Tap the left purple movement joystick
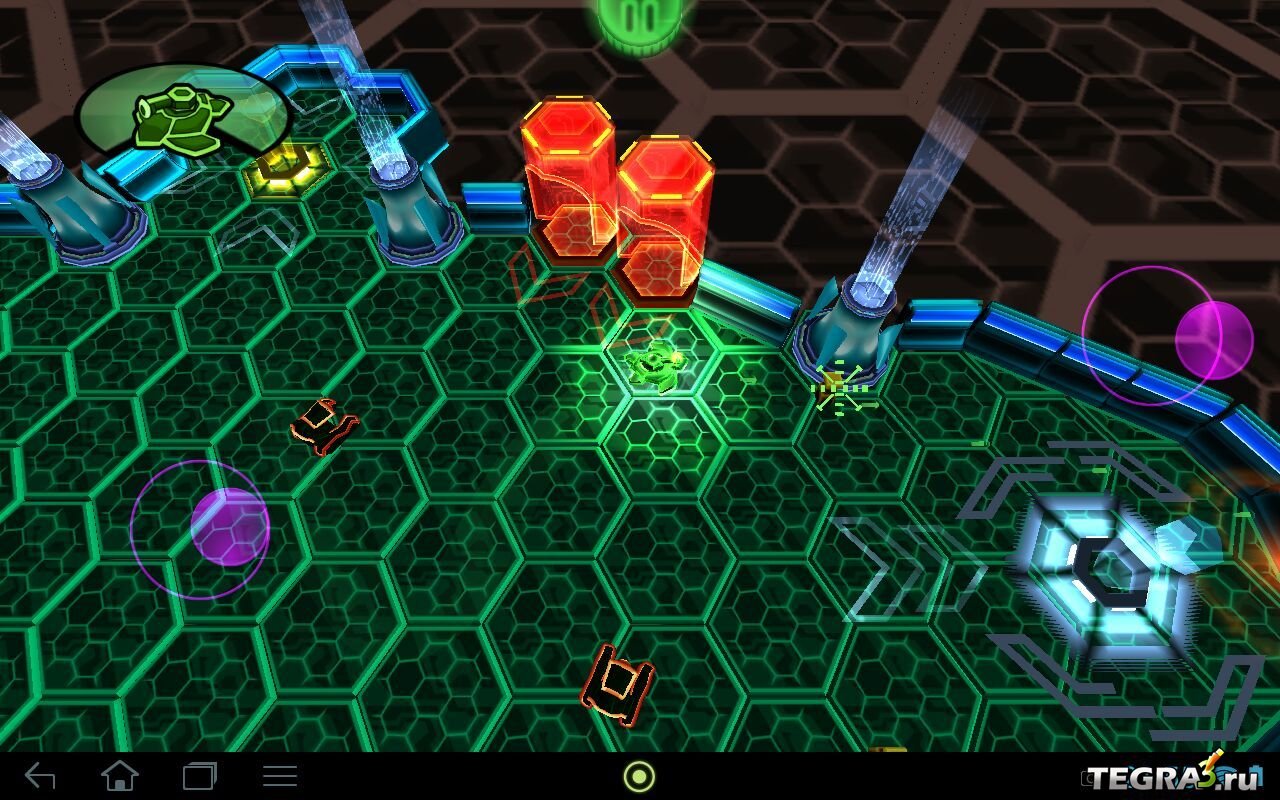Viewport: 1280px width, 800px height. click(x=229, y=527)
